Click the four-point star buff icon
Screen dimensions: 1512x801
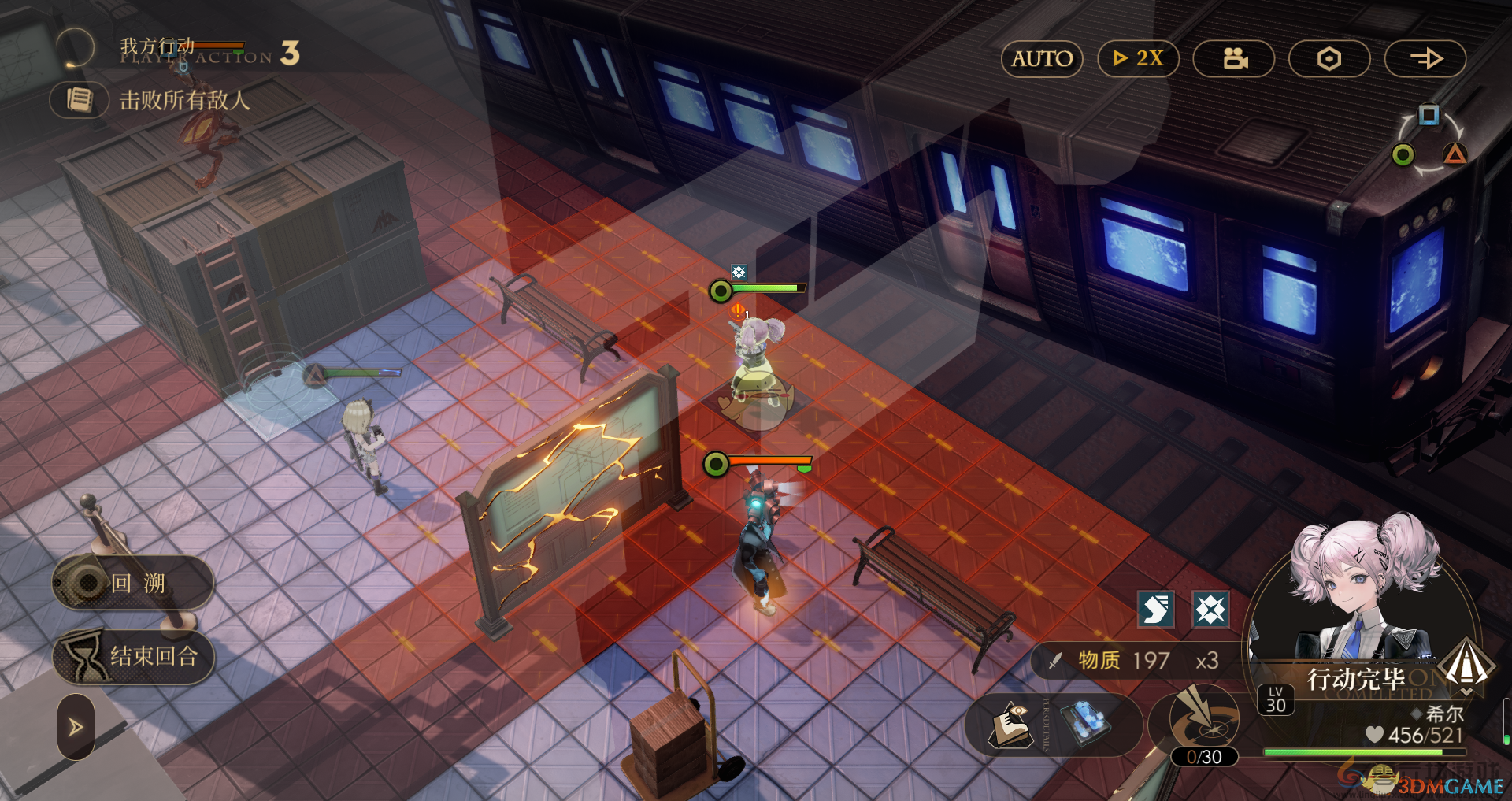tap(1210, 610)
